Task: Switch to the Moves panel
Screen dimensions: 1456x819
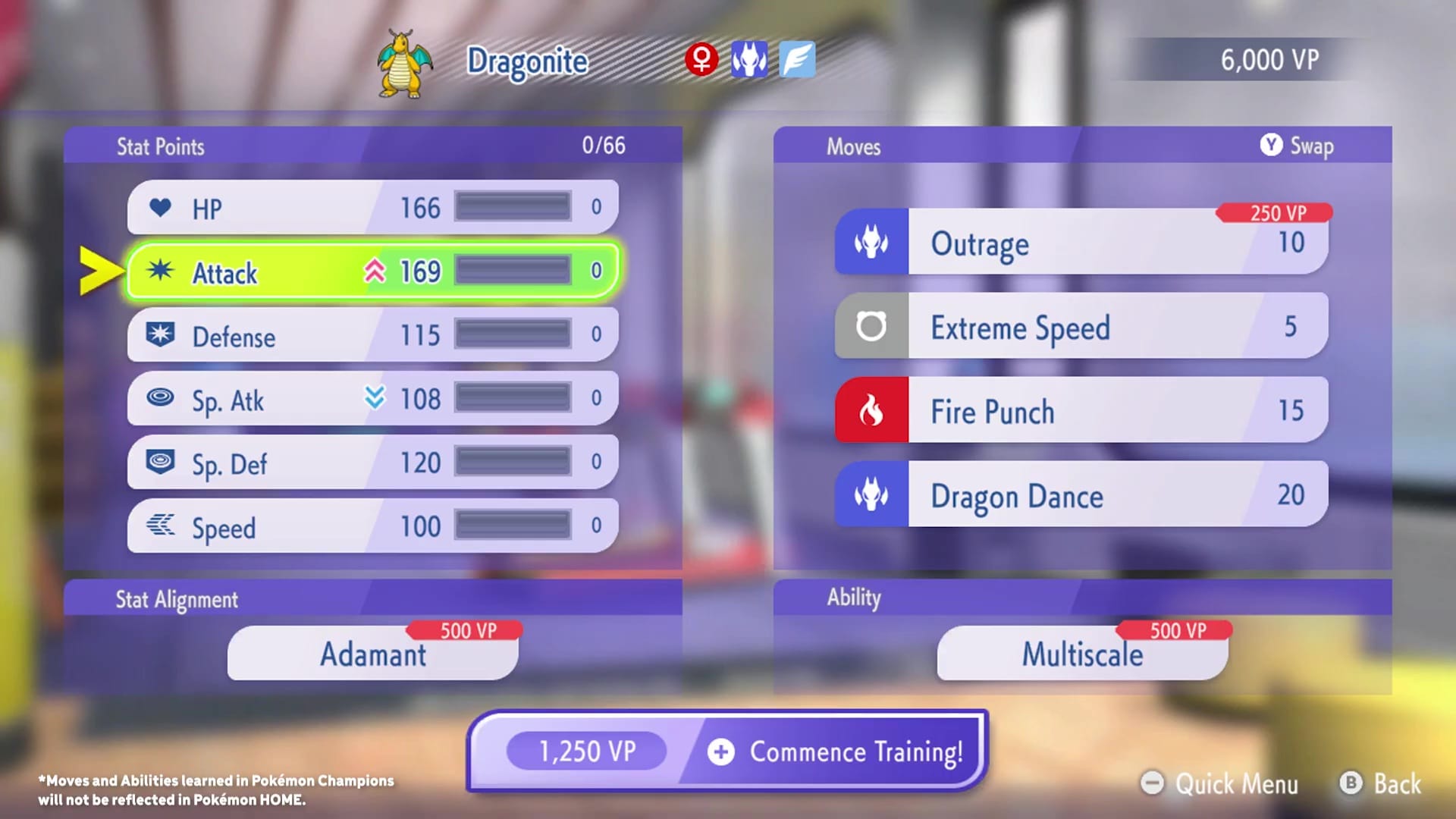Action: tap(853, 146)
